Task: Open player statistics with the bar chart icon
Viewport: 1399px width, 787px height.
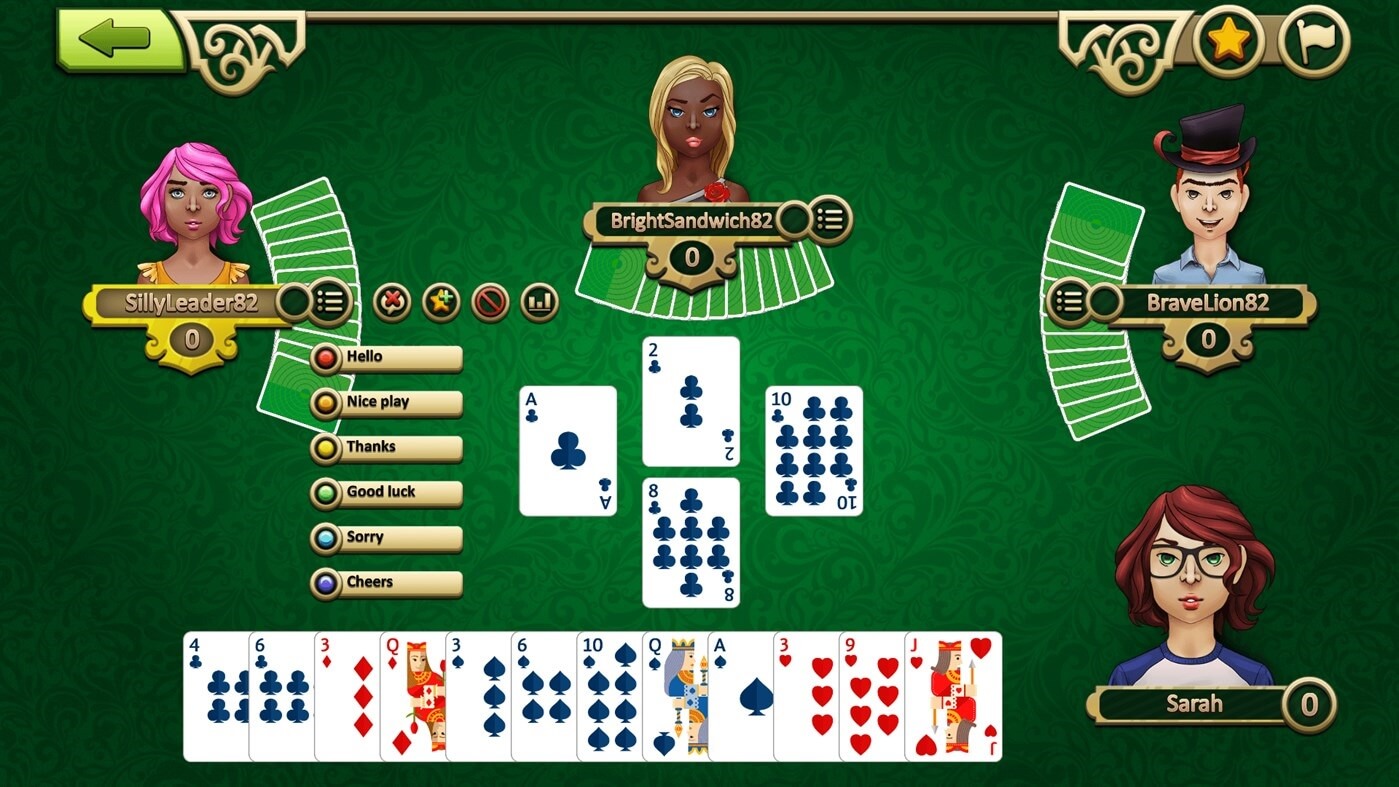Action: point(540,303)
